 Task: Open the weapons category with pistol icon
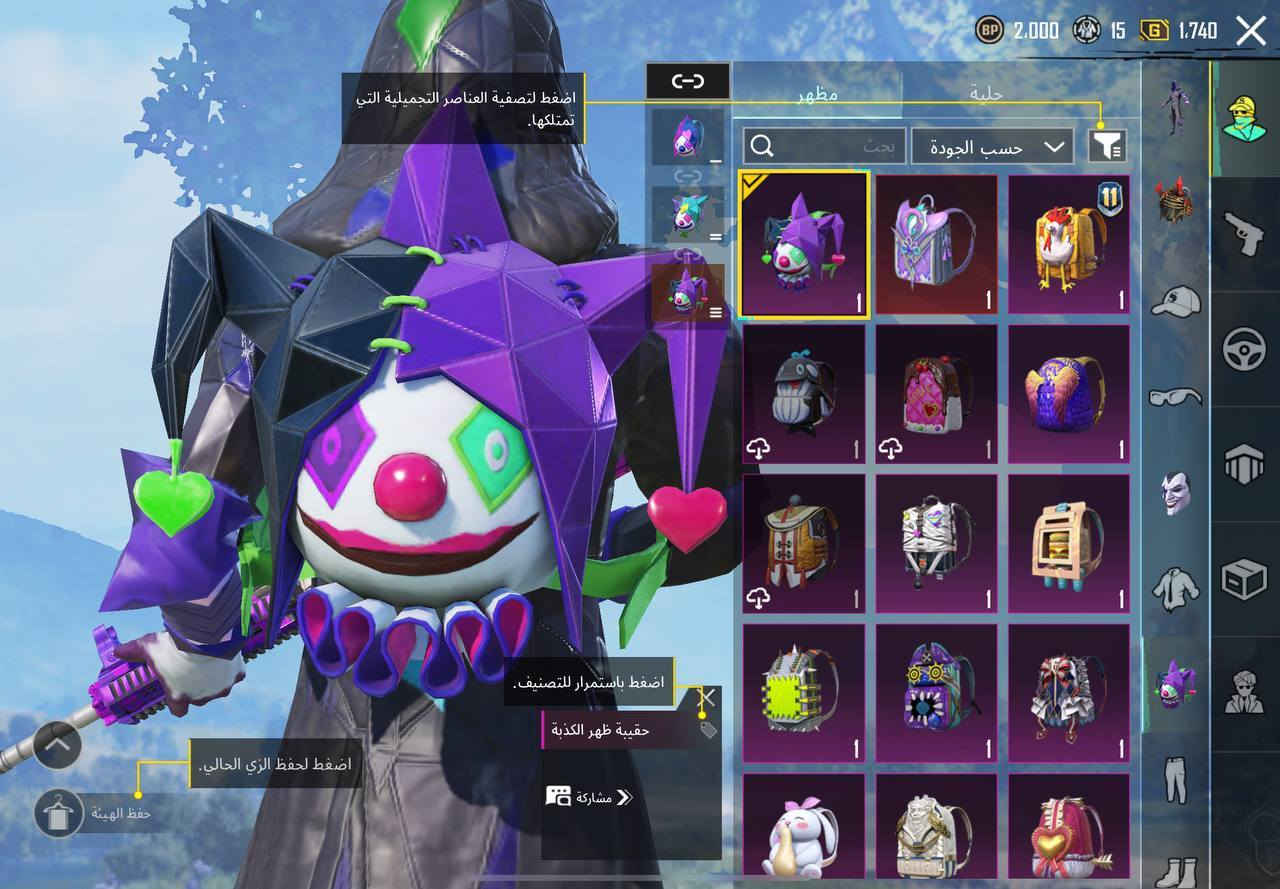pyautogui.click(x=1245, y=233)
